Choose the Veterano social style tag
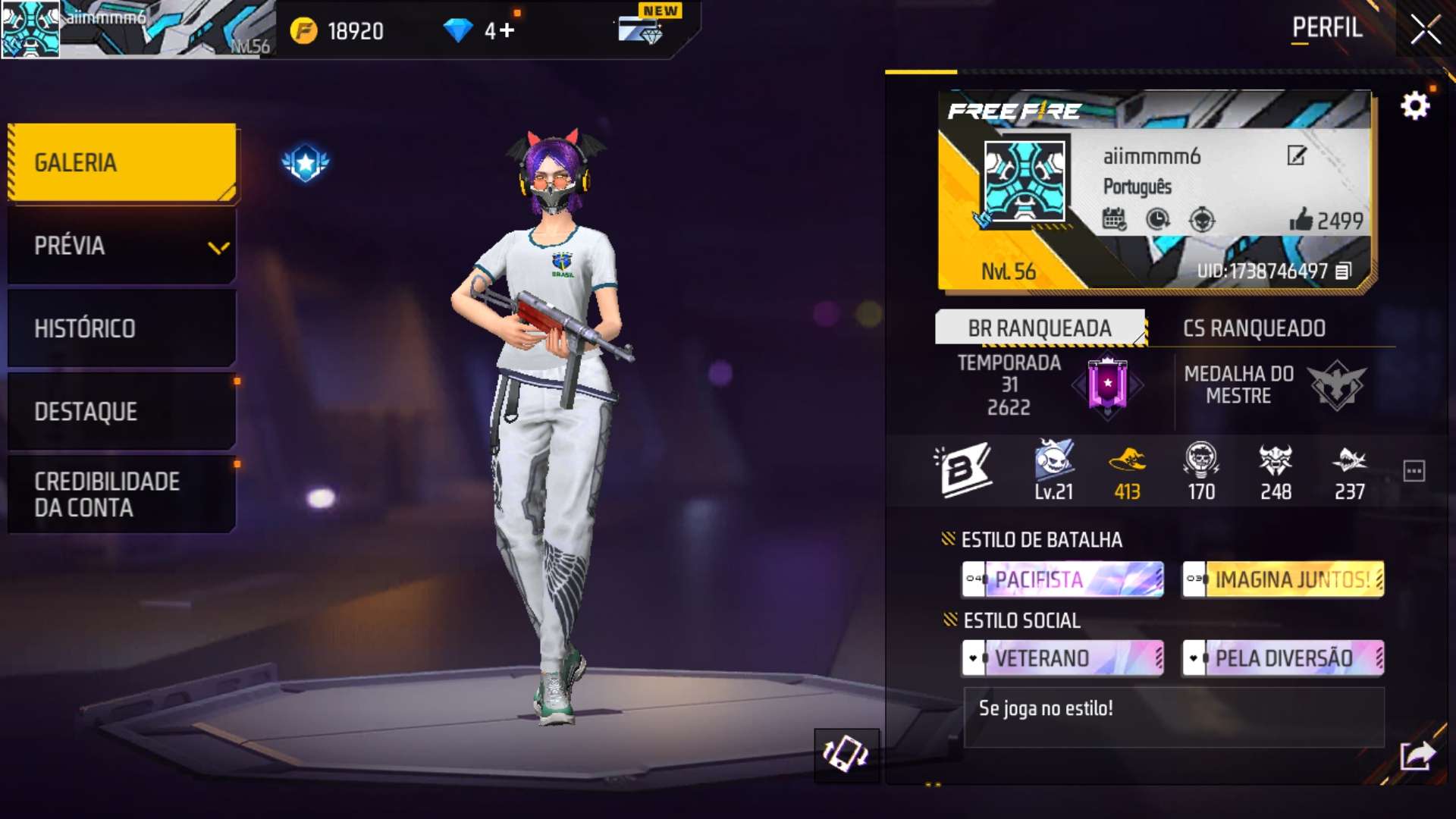 (1062, 658)
